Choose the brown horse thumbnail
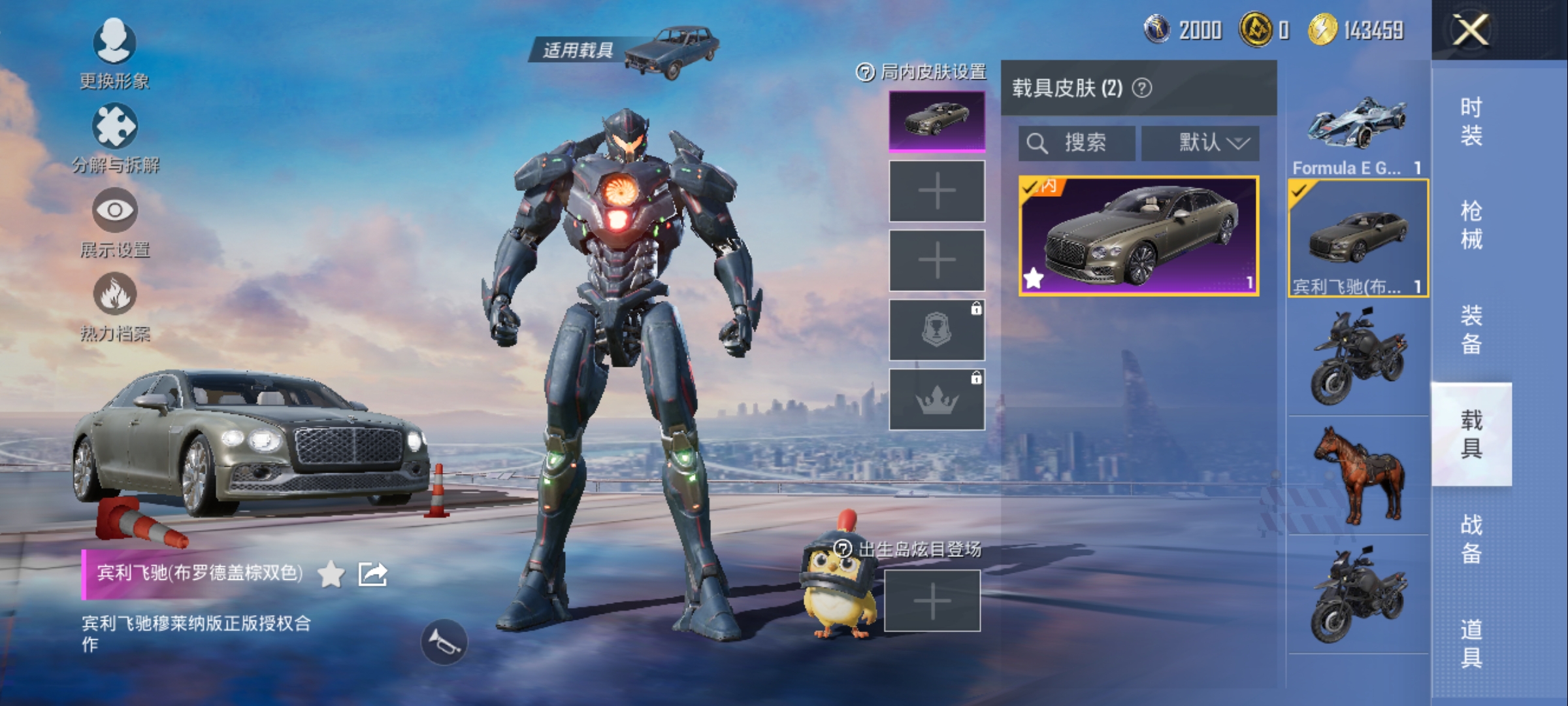This screenshot has width=1568, height=706. (x=1358, y=475)
